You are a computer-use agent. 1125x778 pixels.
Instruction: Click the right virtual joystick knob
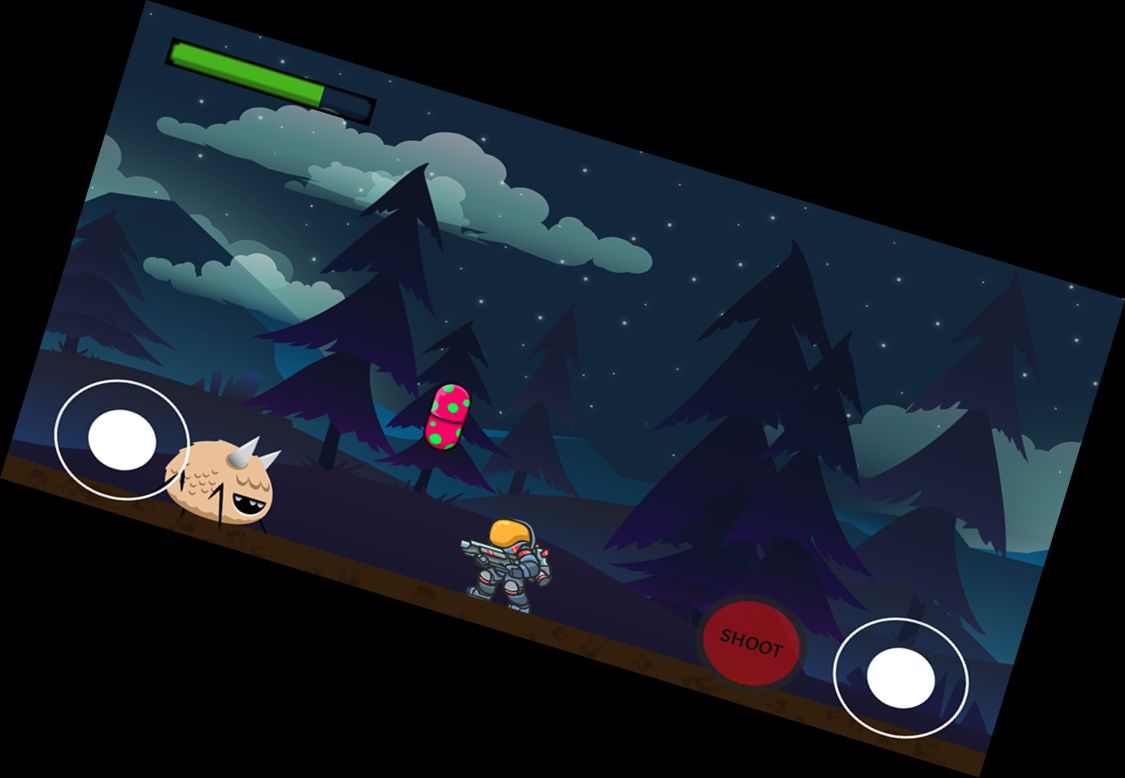(x=900, y=678)
